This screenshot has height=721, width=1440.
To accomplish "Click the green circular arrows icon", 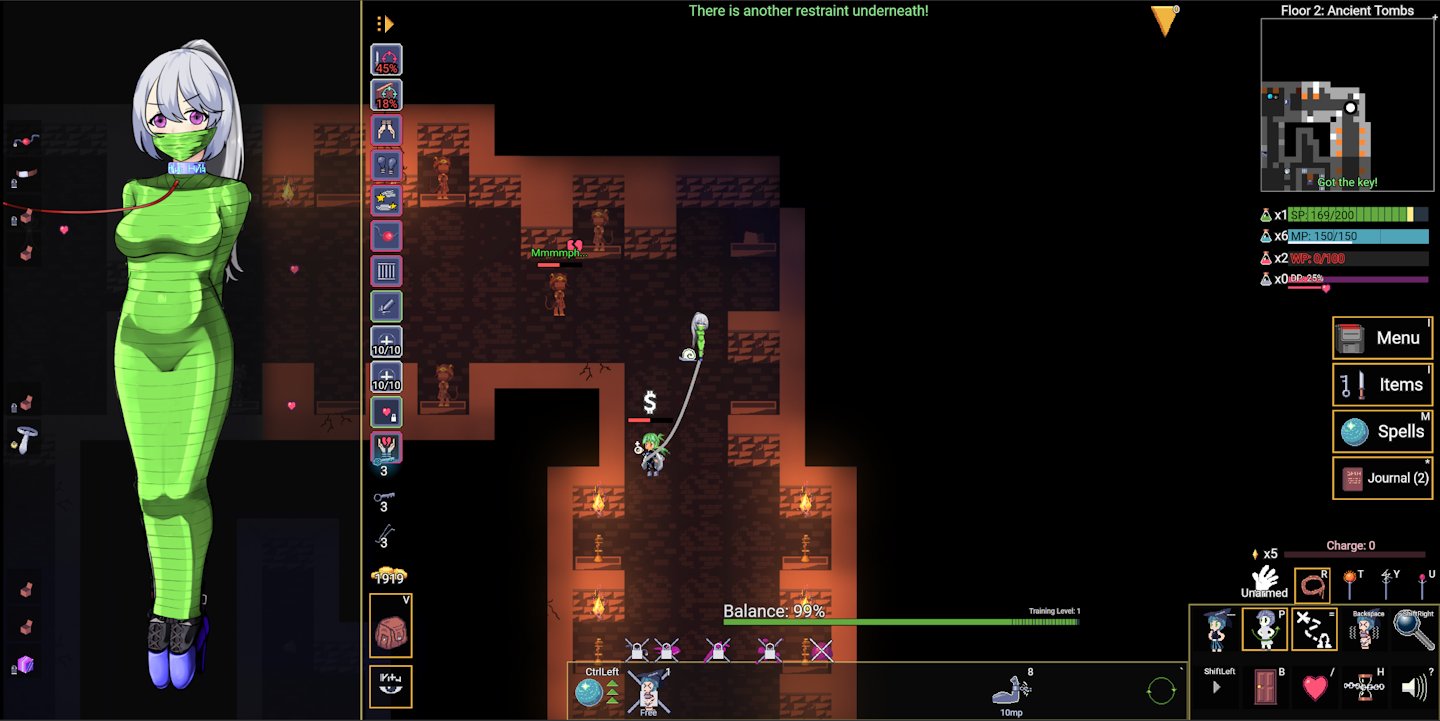I will click(1161, 690).
